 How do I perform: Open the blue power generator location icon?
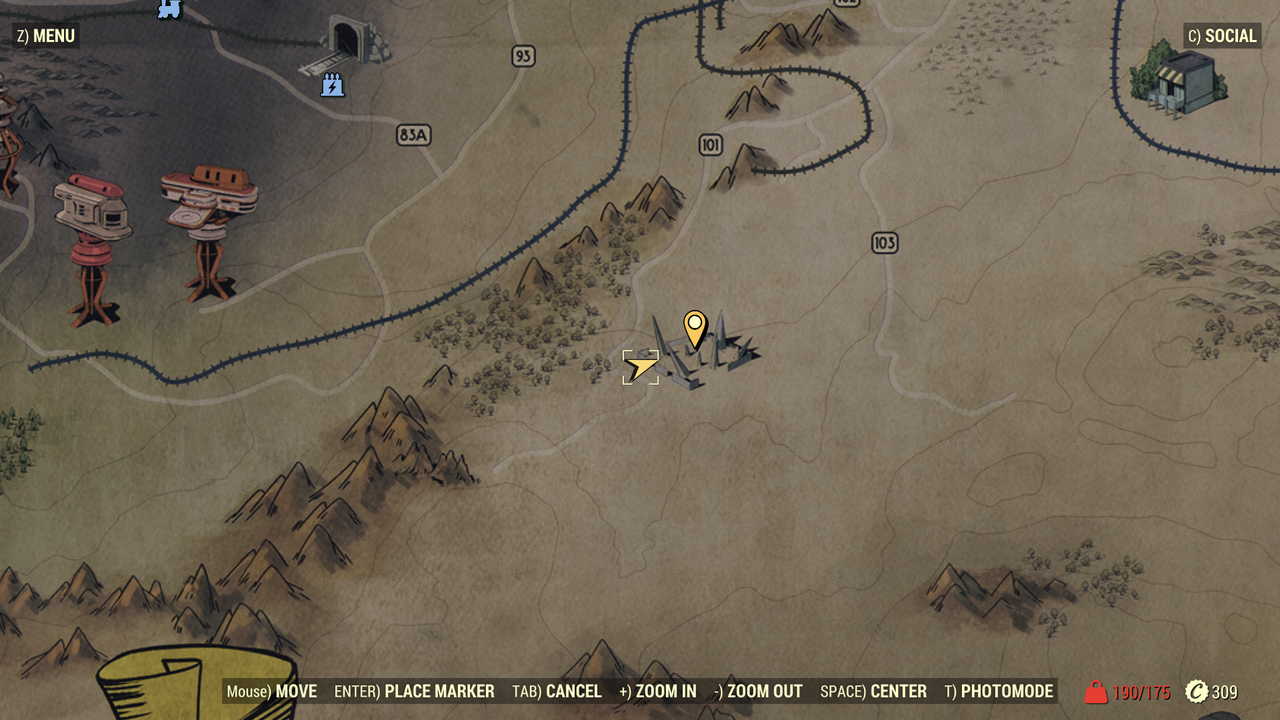331,85
